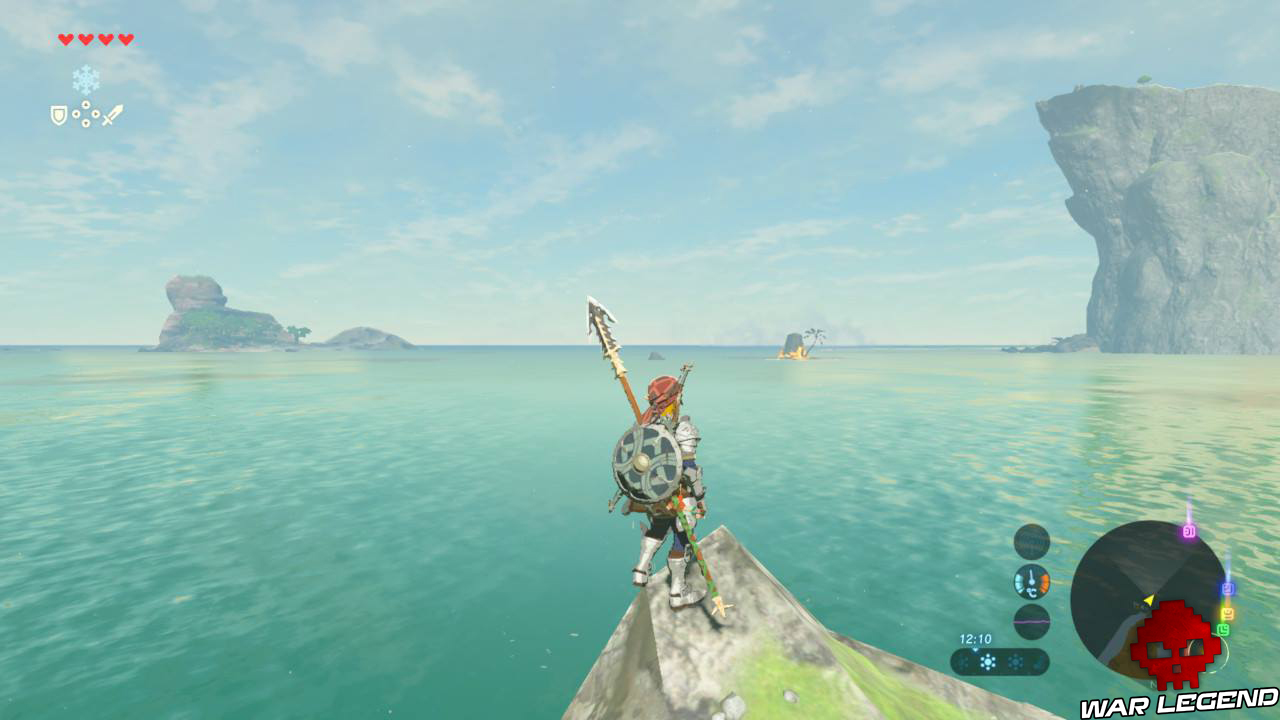Select the green marker below yellow pin
Screen dimensions: 1280x720
1224,628
